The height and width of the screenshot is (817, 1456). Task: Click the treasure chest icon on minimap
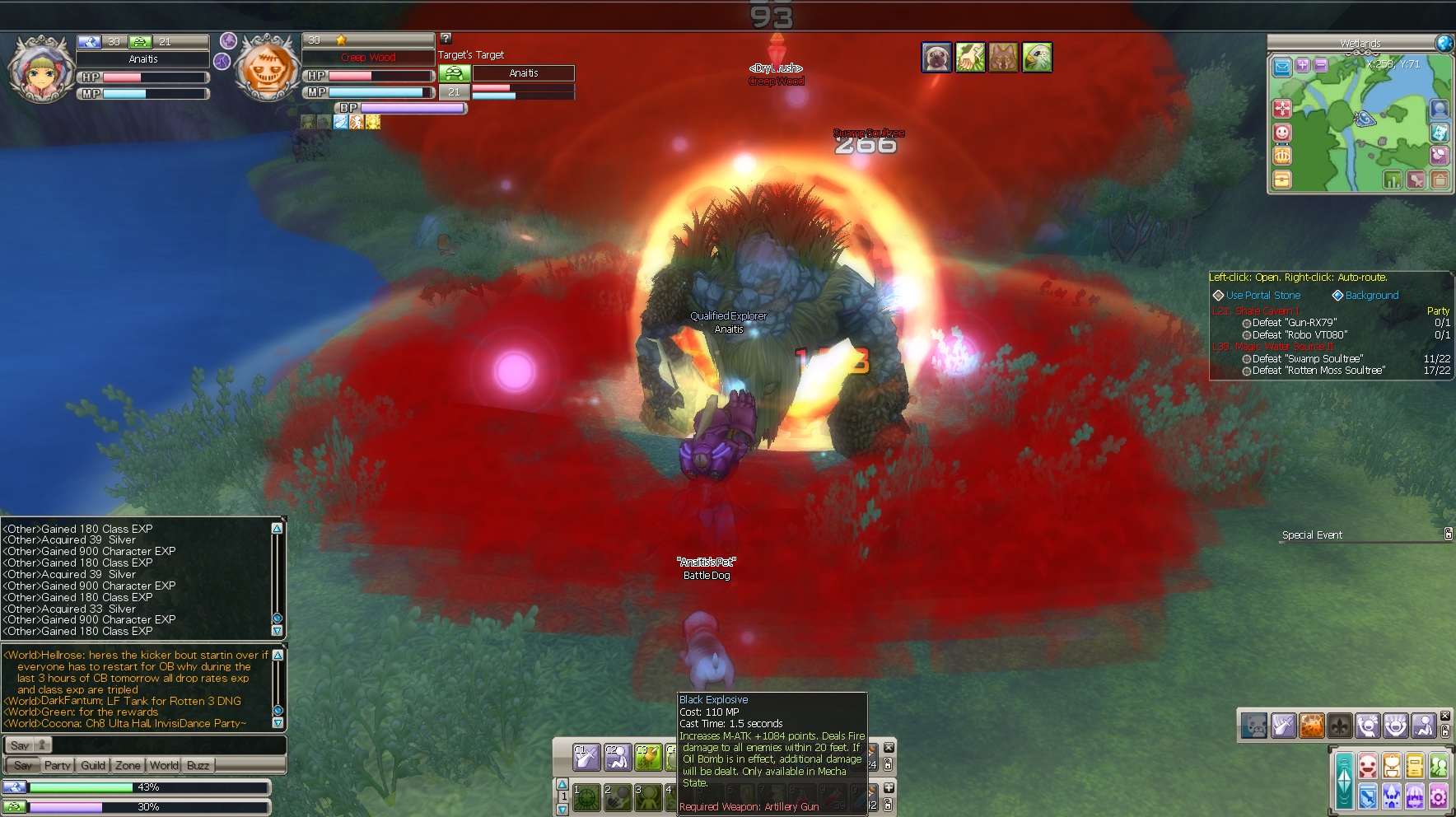1282,180
